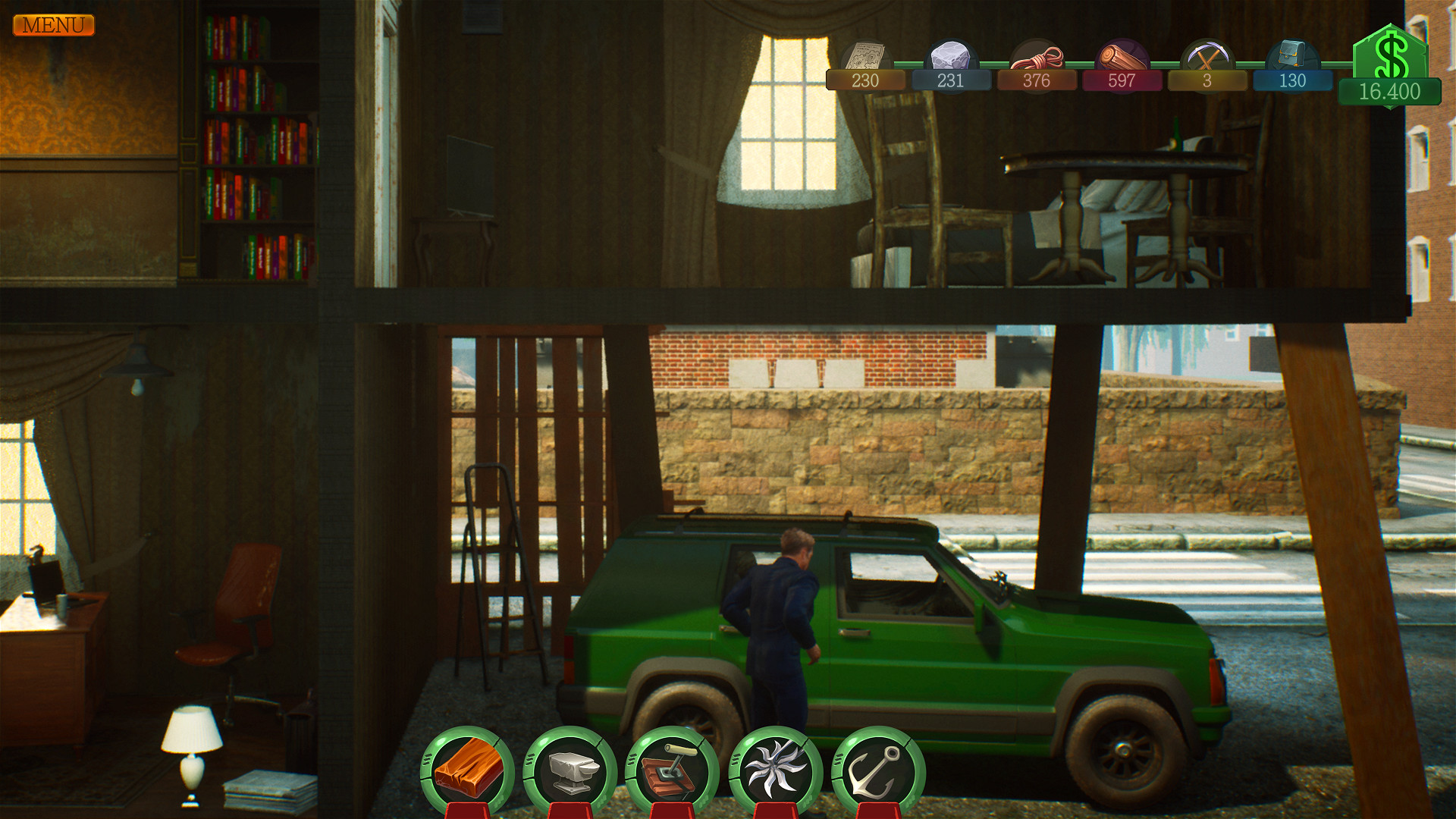
Task: Click the stone counter showing 231
Action: pos(952,81)
